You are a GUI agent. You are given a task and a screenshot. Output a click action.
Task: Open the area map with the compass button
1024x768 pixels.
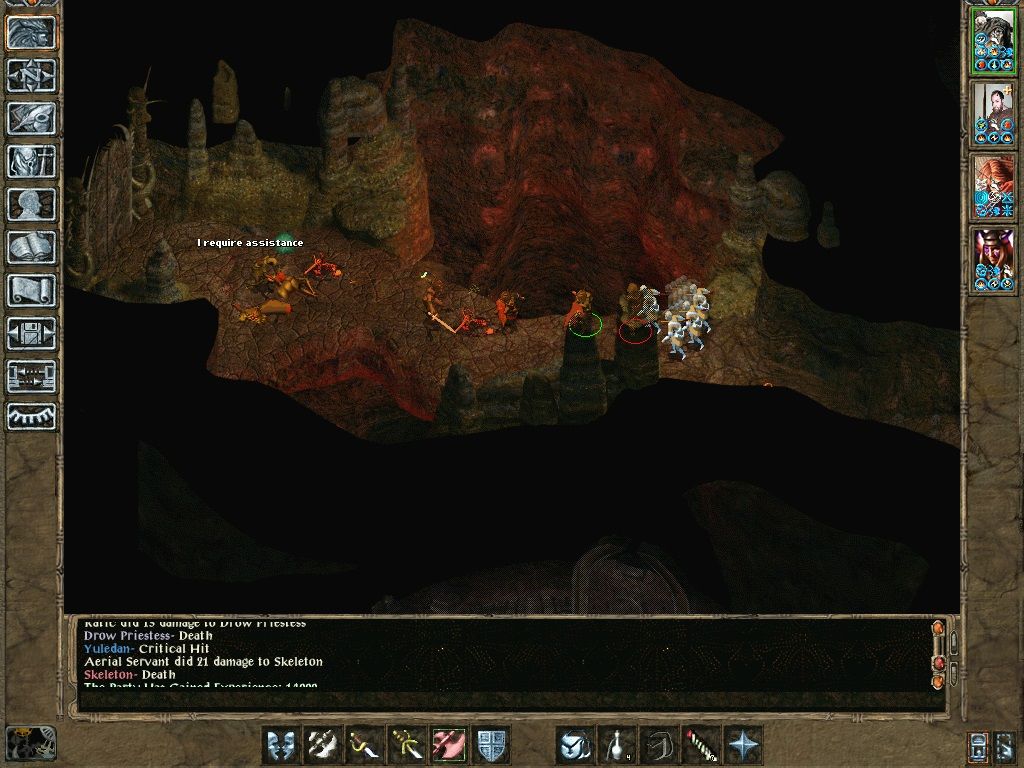[31, 75]
